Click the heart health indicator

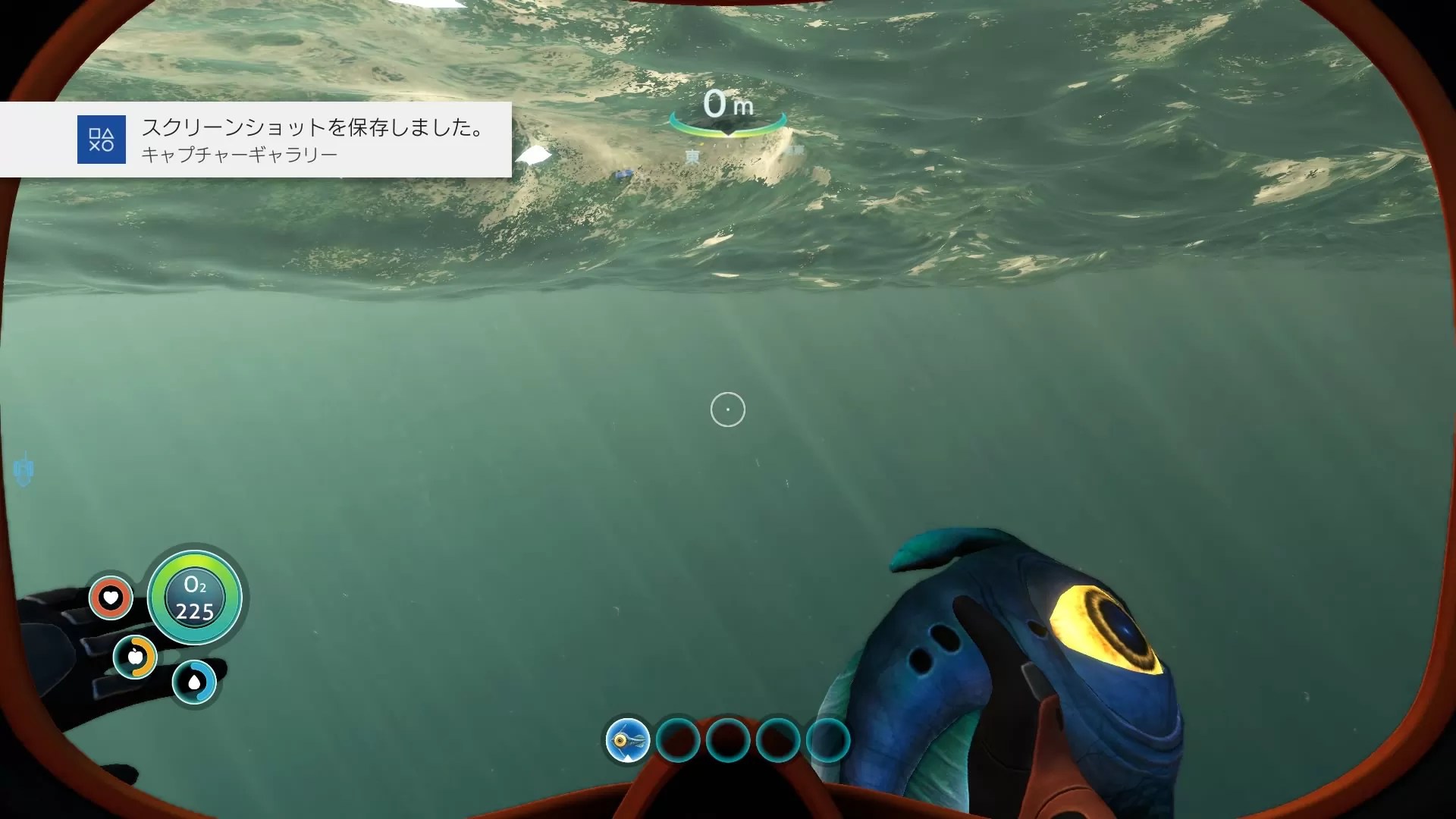click(x=110, y=598)
